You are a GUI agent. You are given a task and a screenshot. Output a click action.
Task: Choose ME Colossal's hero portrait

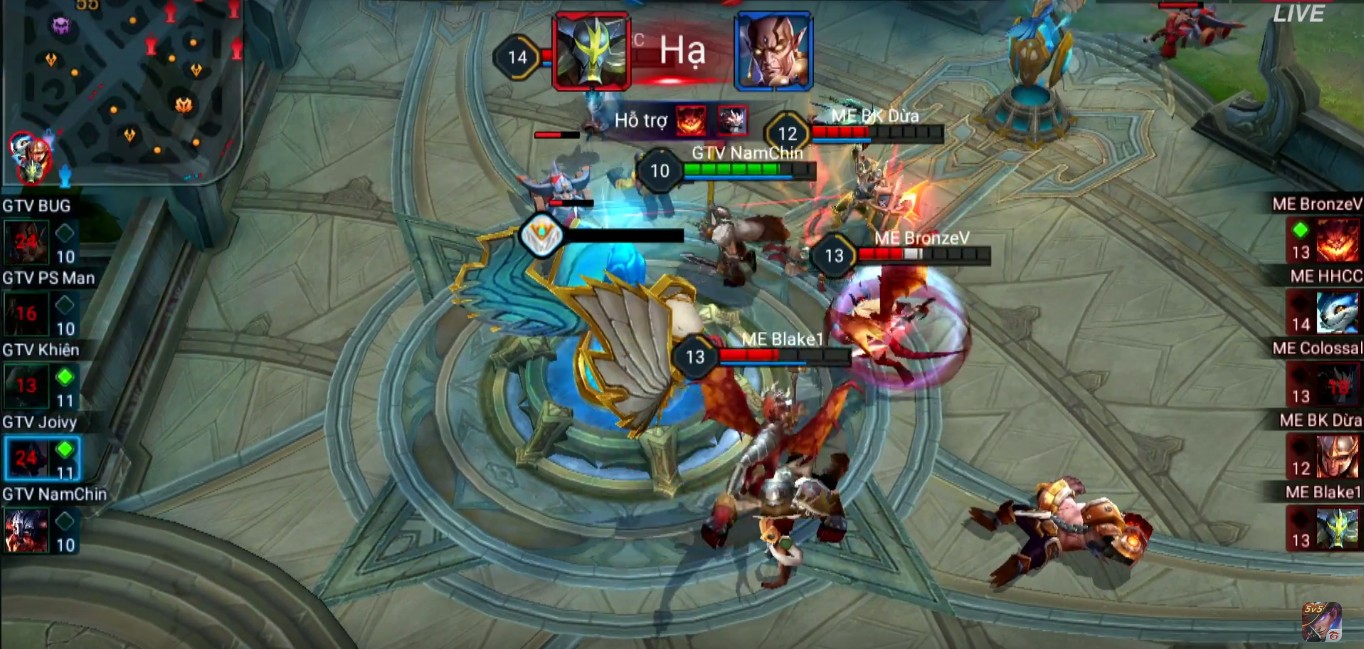[x=1337, y=384]
